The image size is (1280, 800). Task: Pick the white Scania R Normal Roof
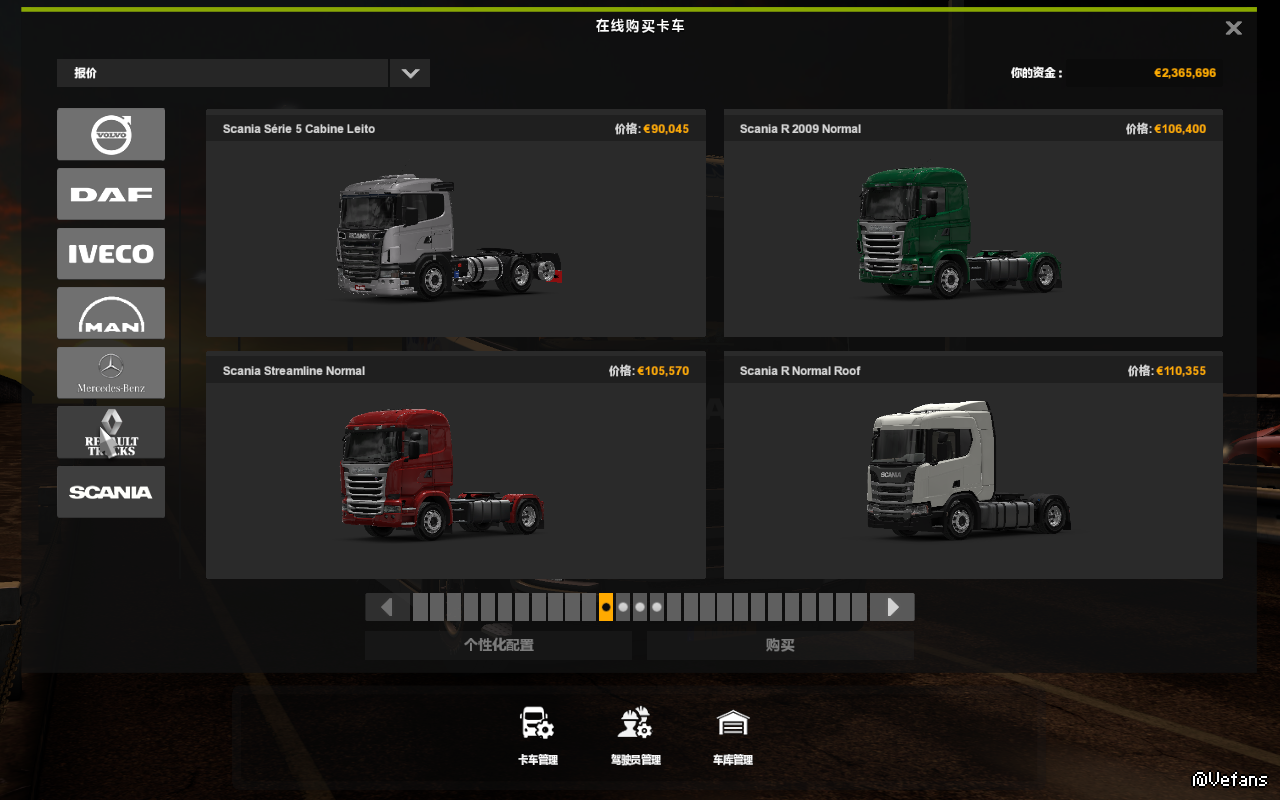click(972, 480)
